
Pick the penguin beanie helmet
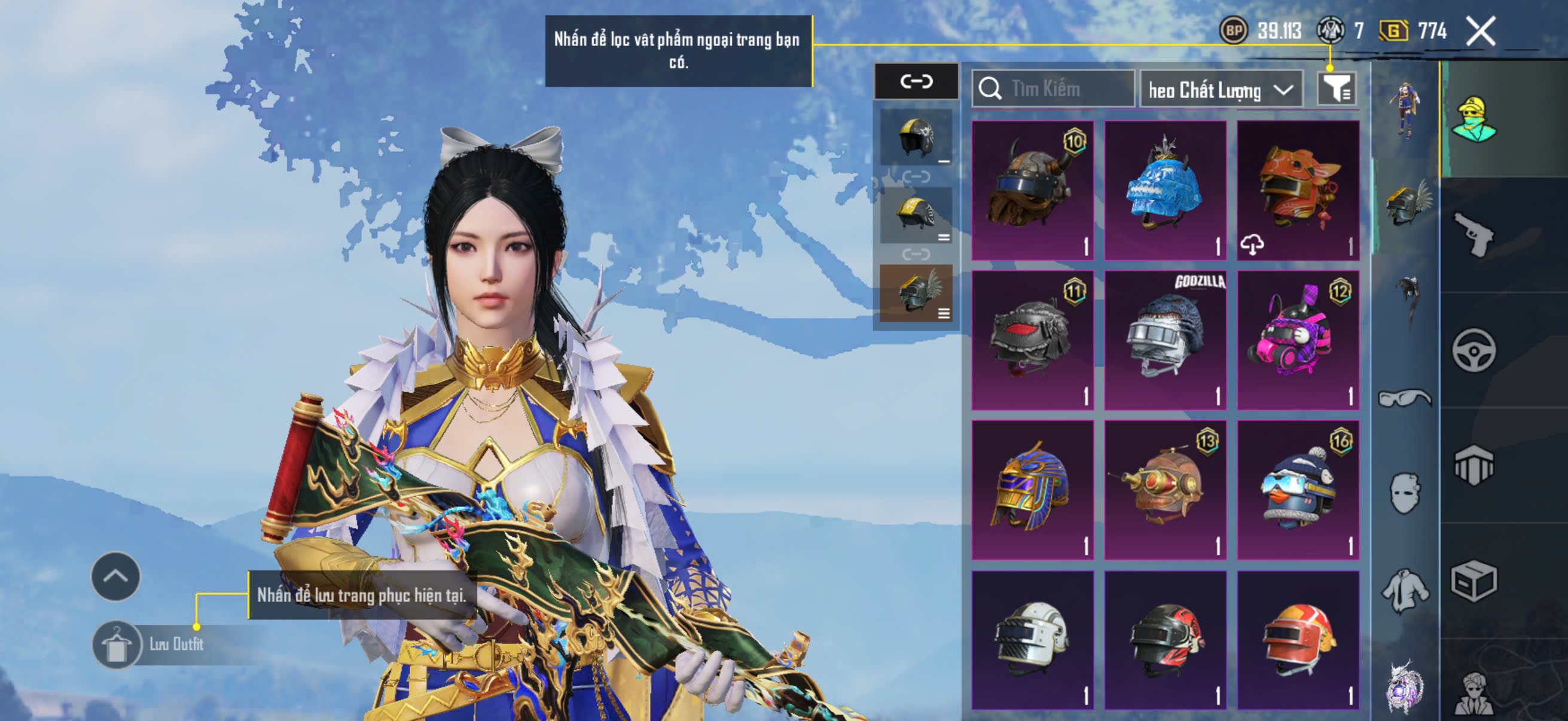click(x=1298, y=490)
